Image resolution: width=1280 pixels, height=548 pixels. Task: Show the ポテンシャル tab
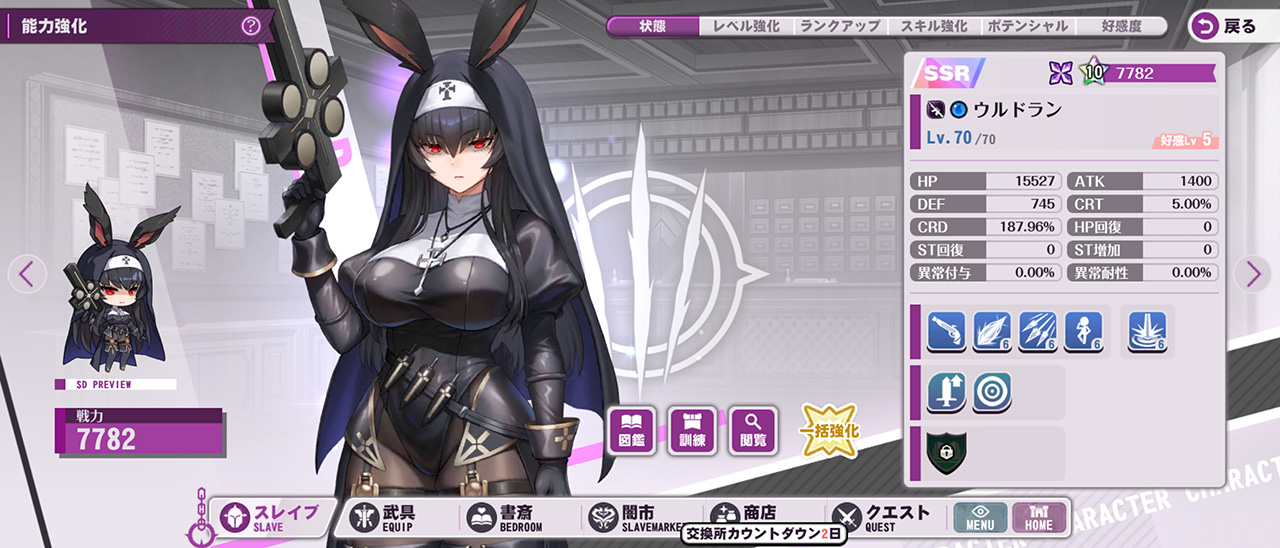click(1026, 27)
